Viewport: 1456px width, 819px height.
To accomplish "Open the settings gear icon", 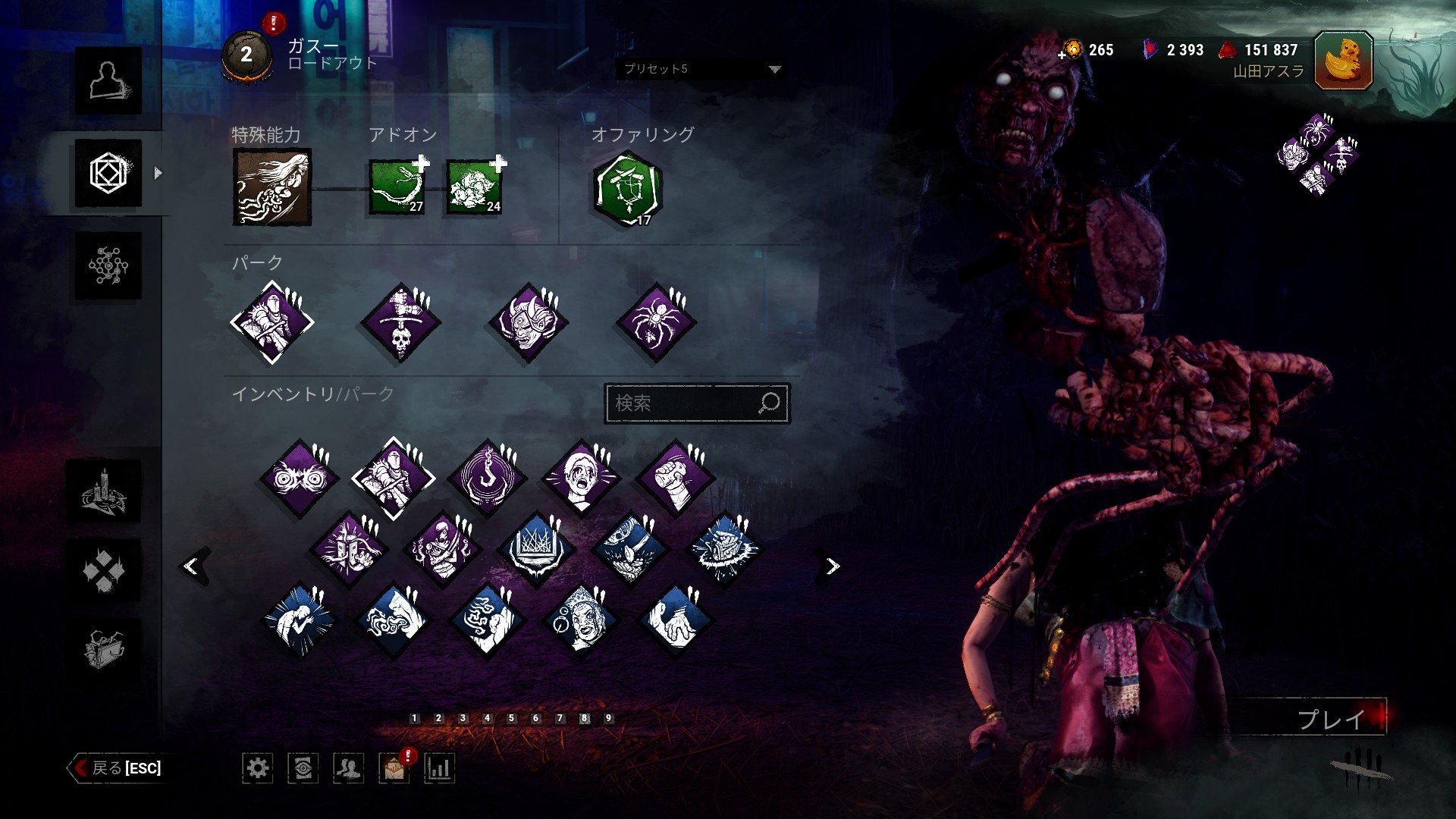I will [x=258, y=768].
